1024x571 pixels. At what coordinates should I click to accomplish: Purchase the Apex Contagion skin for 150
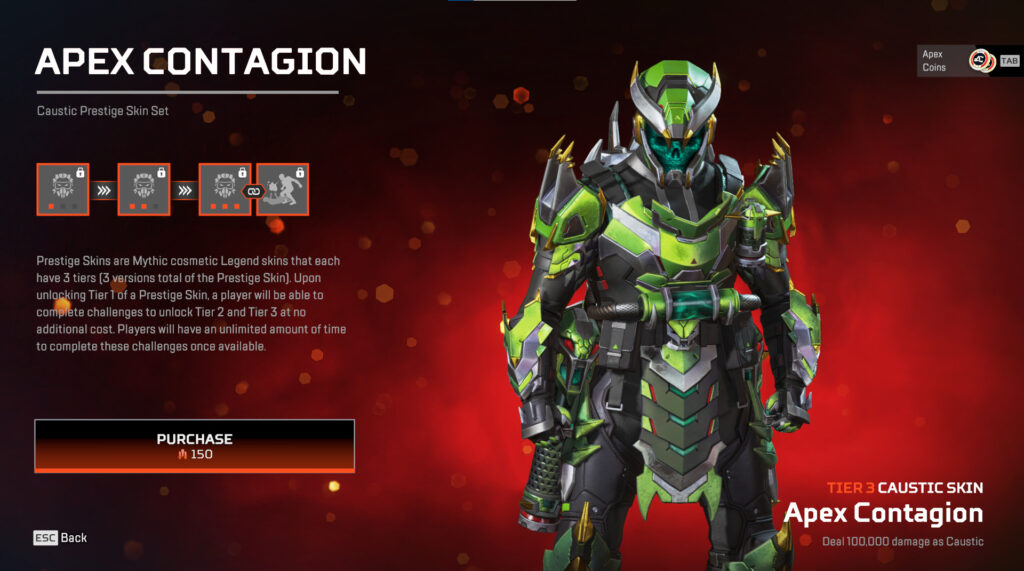[194, 445]
